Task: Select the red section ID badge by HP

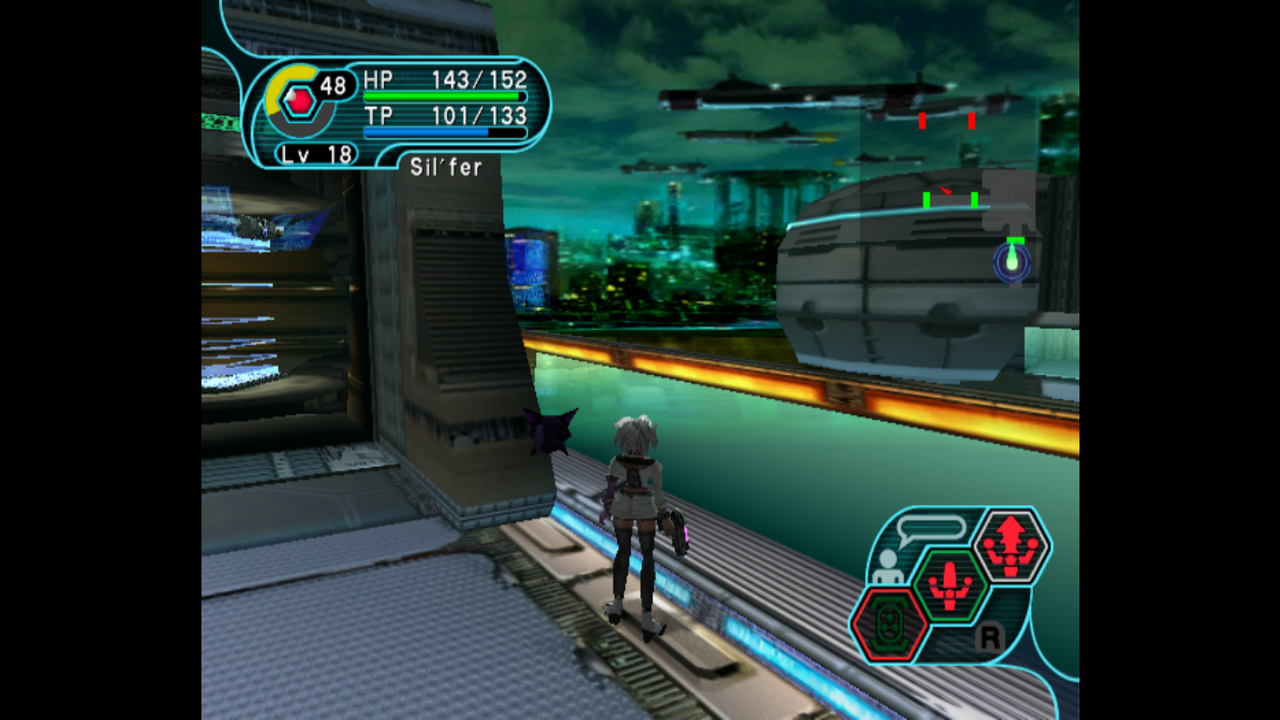Action: click(x=299, y=101)
